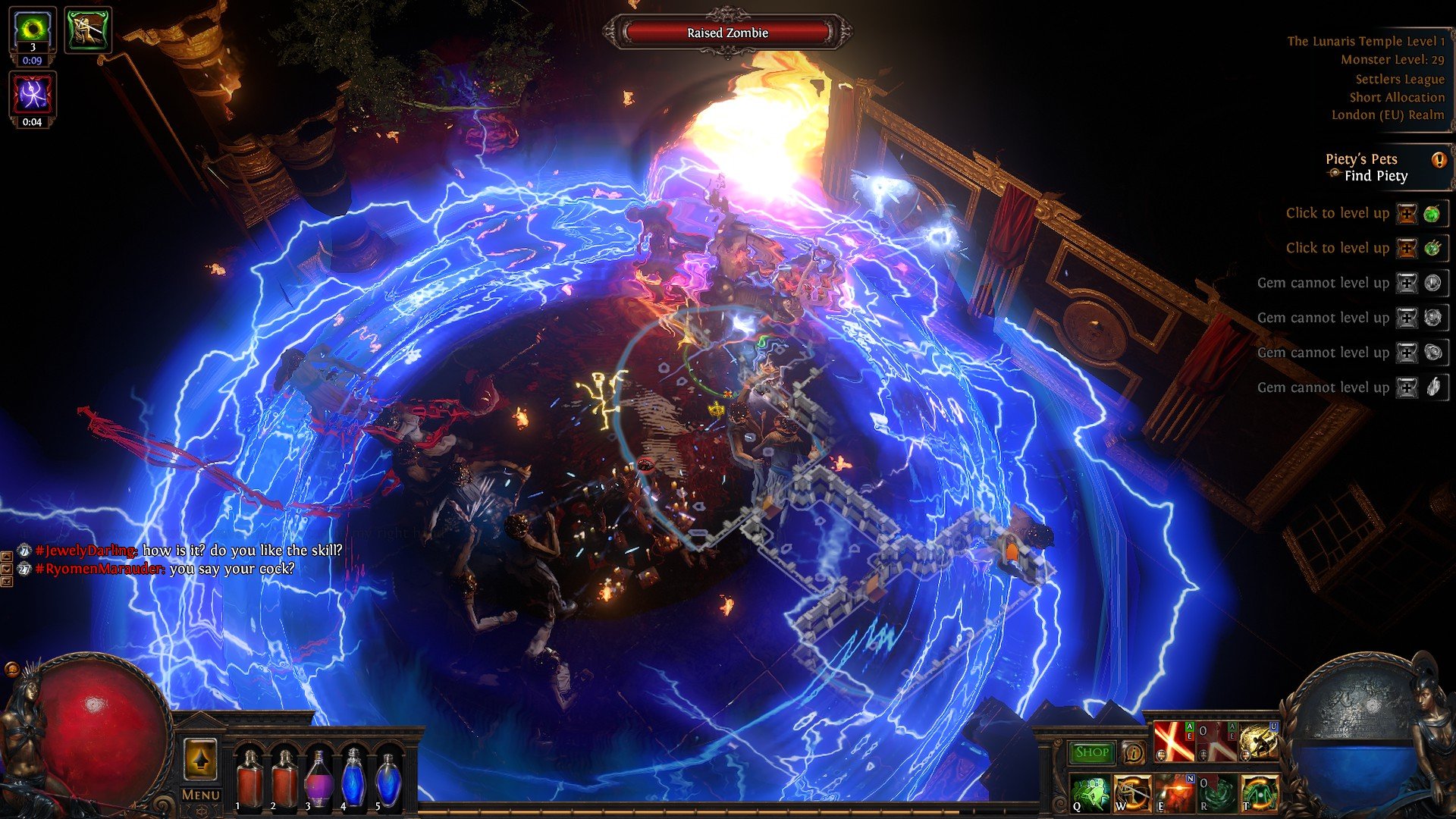
Task: Use the purple hybrid flask in slot 3
Action: pos(319,778)
